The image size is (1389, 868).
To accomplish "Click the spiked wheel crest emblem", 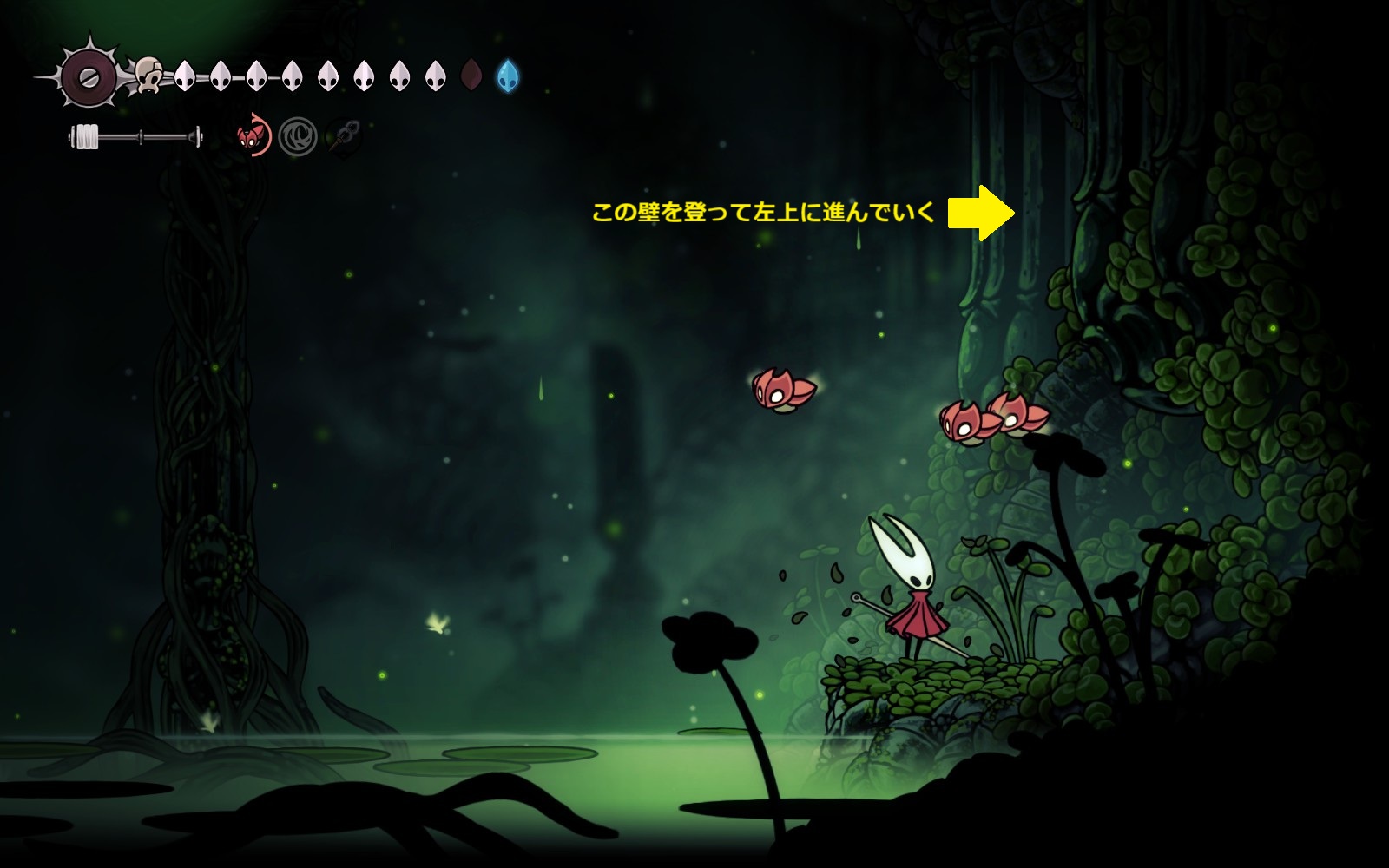I will (x=89, y=76).
